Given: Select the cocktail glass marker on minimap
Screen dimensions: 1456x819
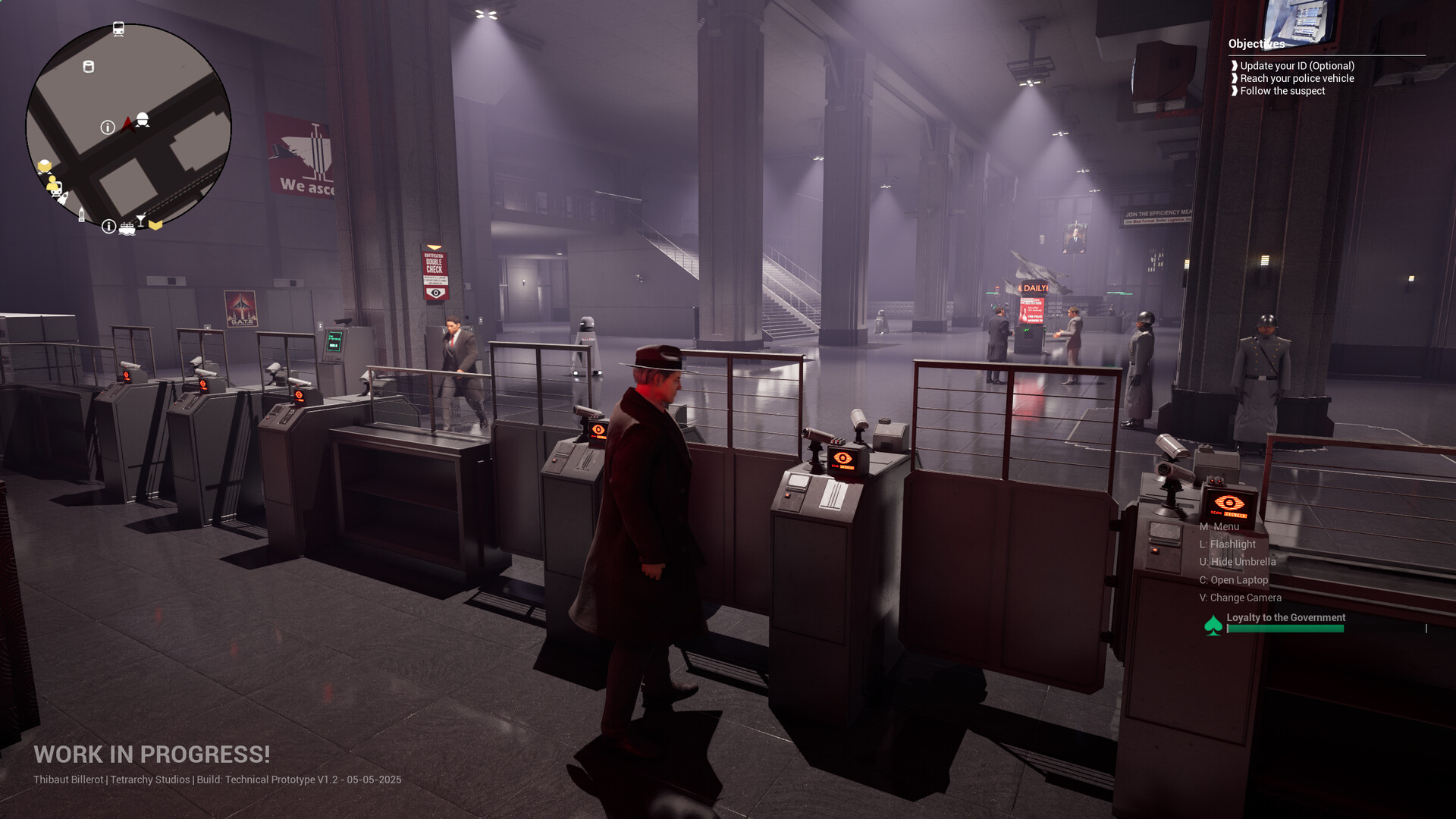Looking at the screenshot, I should (141, 220).
